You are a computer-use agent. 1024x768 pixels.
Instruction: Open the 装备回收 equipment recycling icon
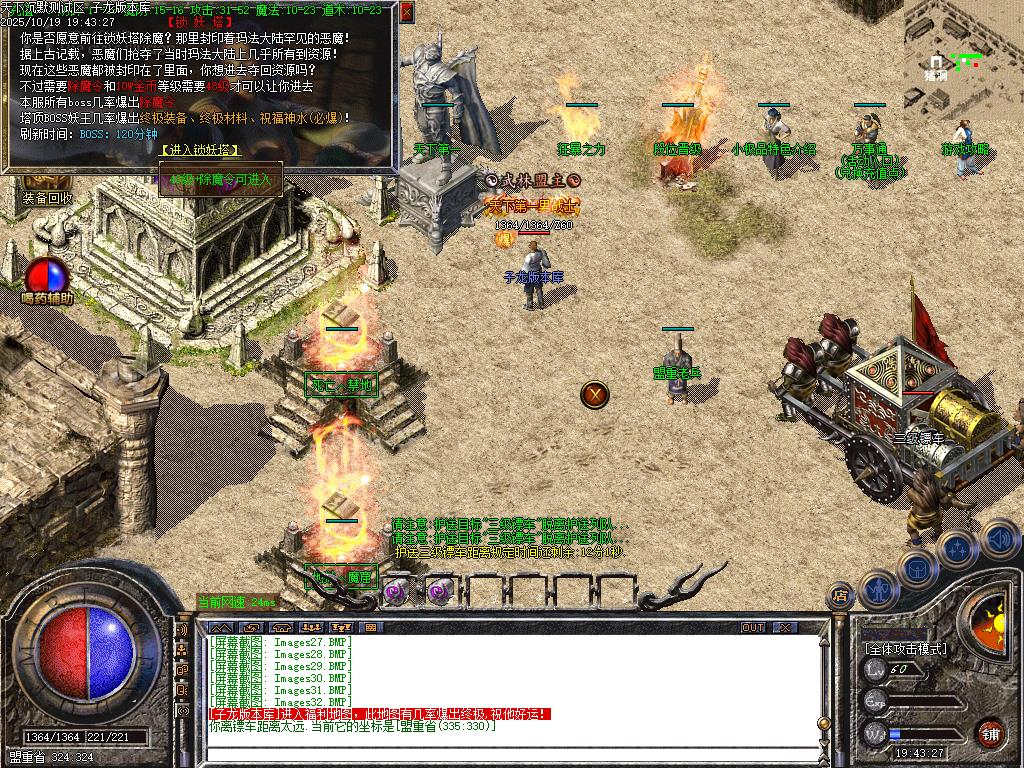pyautogui.click(x=48, y=198)
